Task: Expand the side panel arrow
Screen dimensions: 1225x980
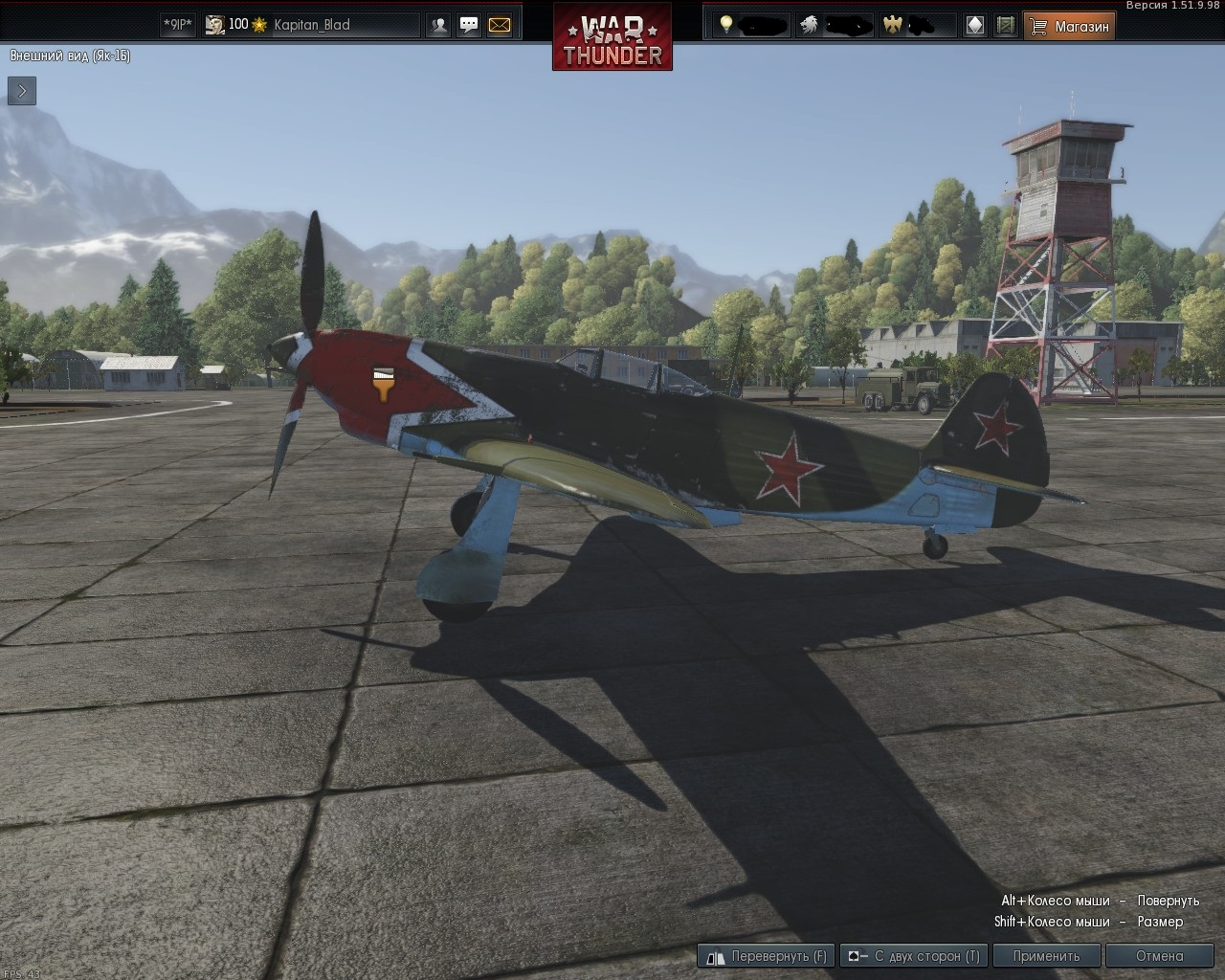Action: click(22, 91)
